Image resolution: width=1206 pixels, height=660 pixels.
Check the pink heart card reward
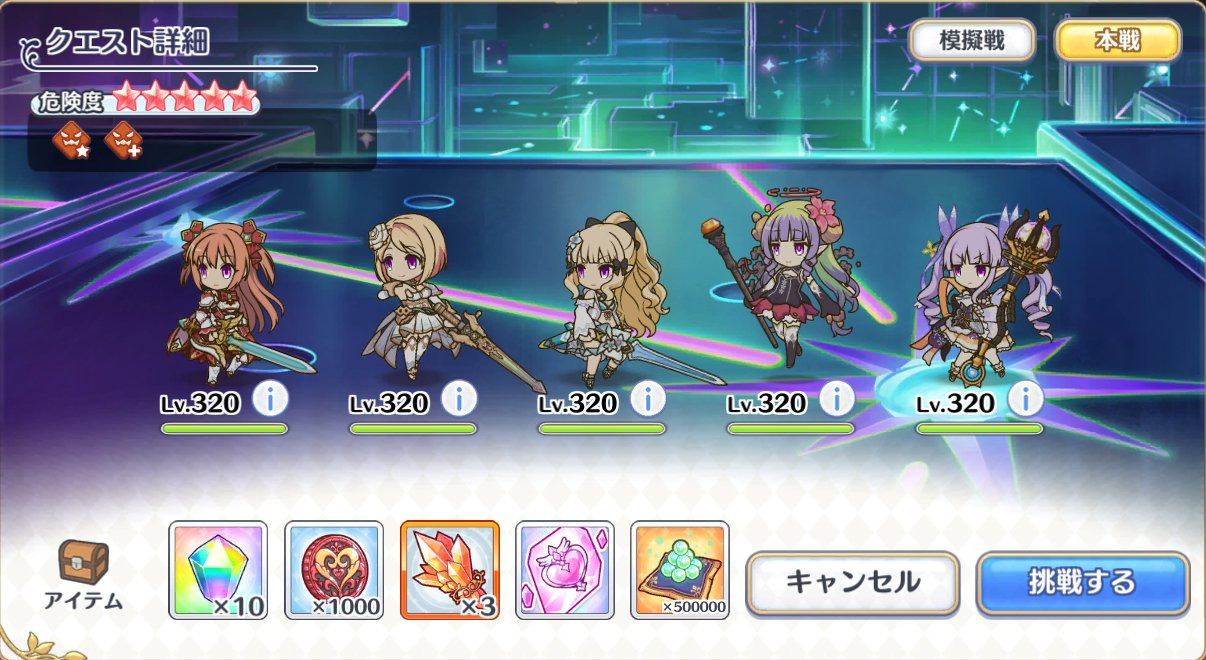pyautogui.click(x=565, y=570)
